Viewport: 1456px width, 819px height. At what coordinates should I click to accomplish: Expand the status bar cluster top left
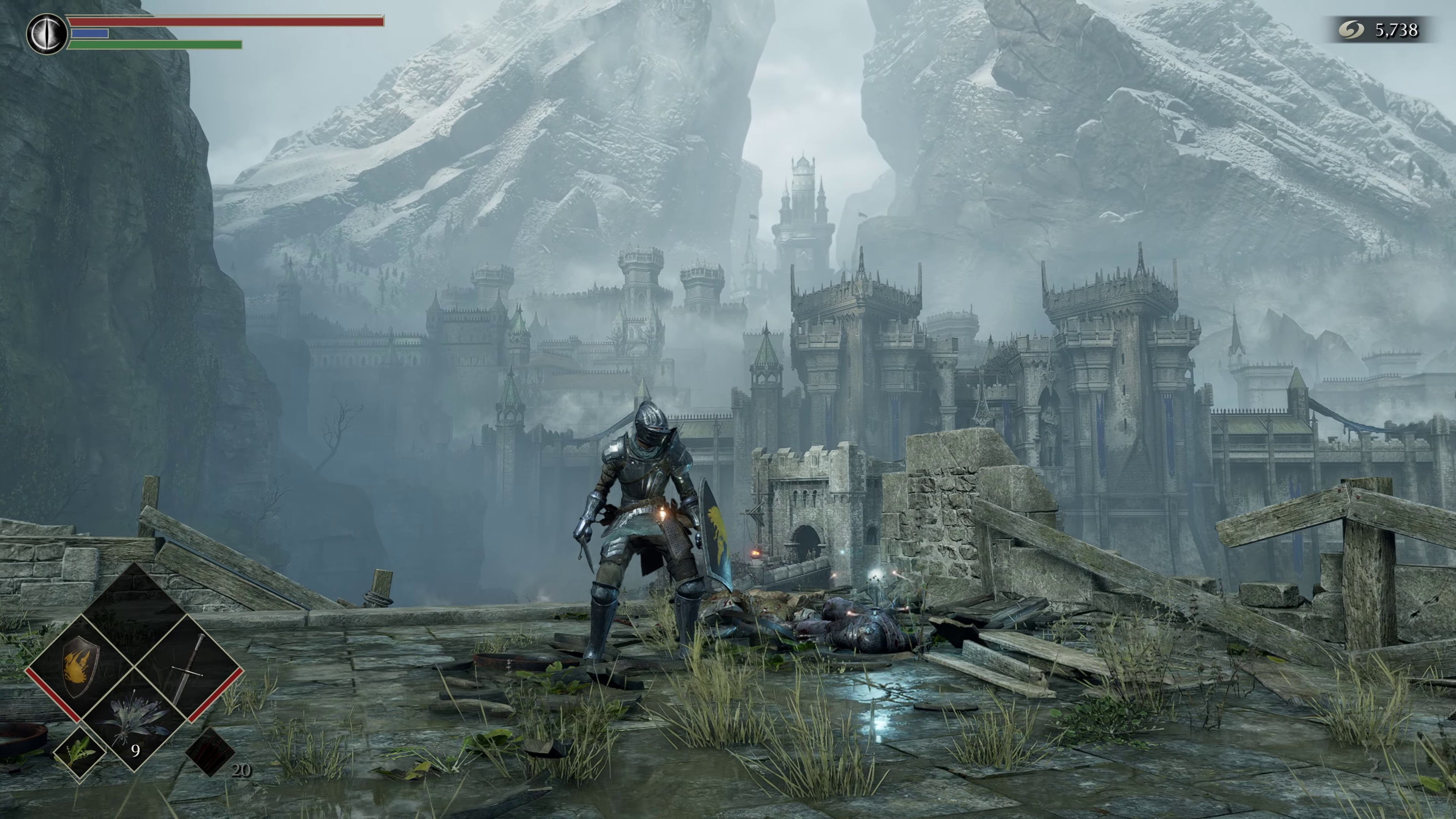click(x=220, y=31)
